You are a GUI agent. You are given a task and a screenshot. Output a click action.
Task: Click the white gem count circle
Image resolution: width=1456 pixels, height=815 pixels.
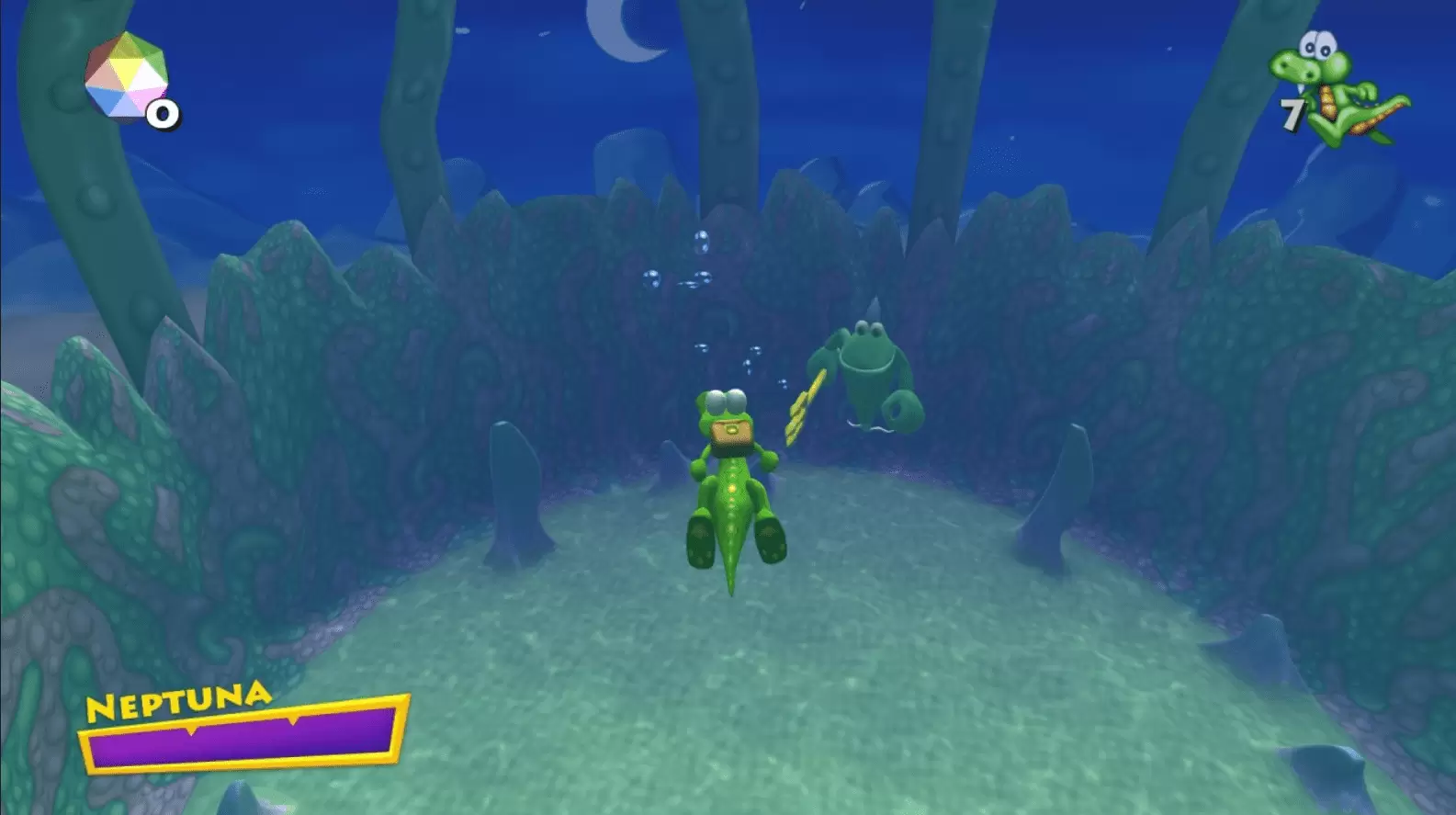163,113
